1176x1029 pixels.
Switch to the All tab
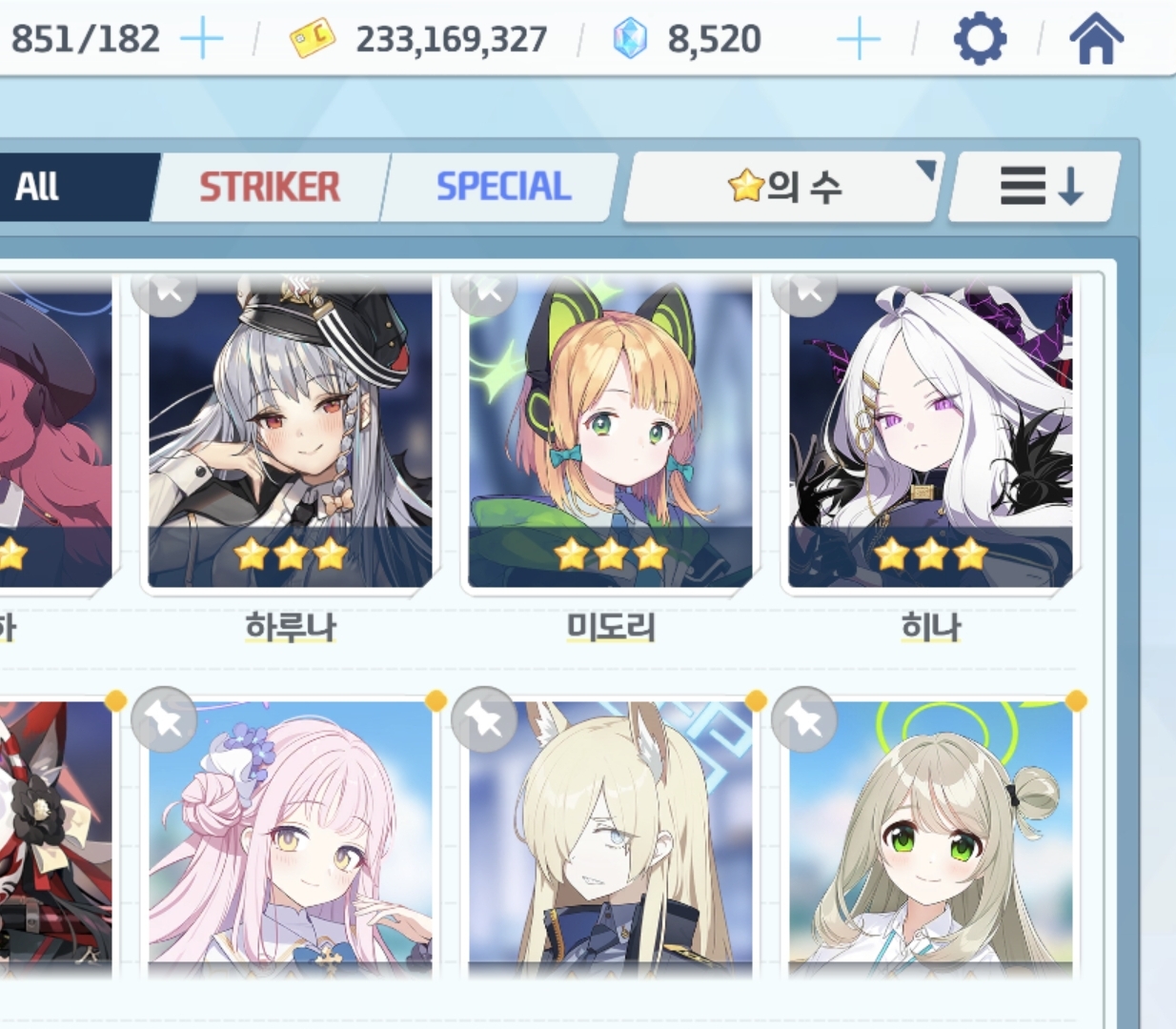(x=57, y=187)
